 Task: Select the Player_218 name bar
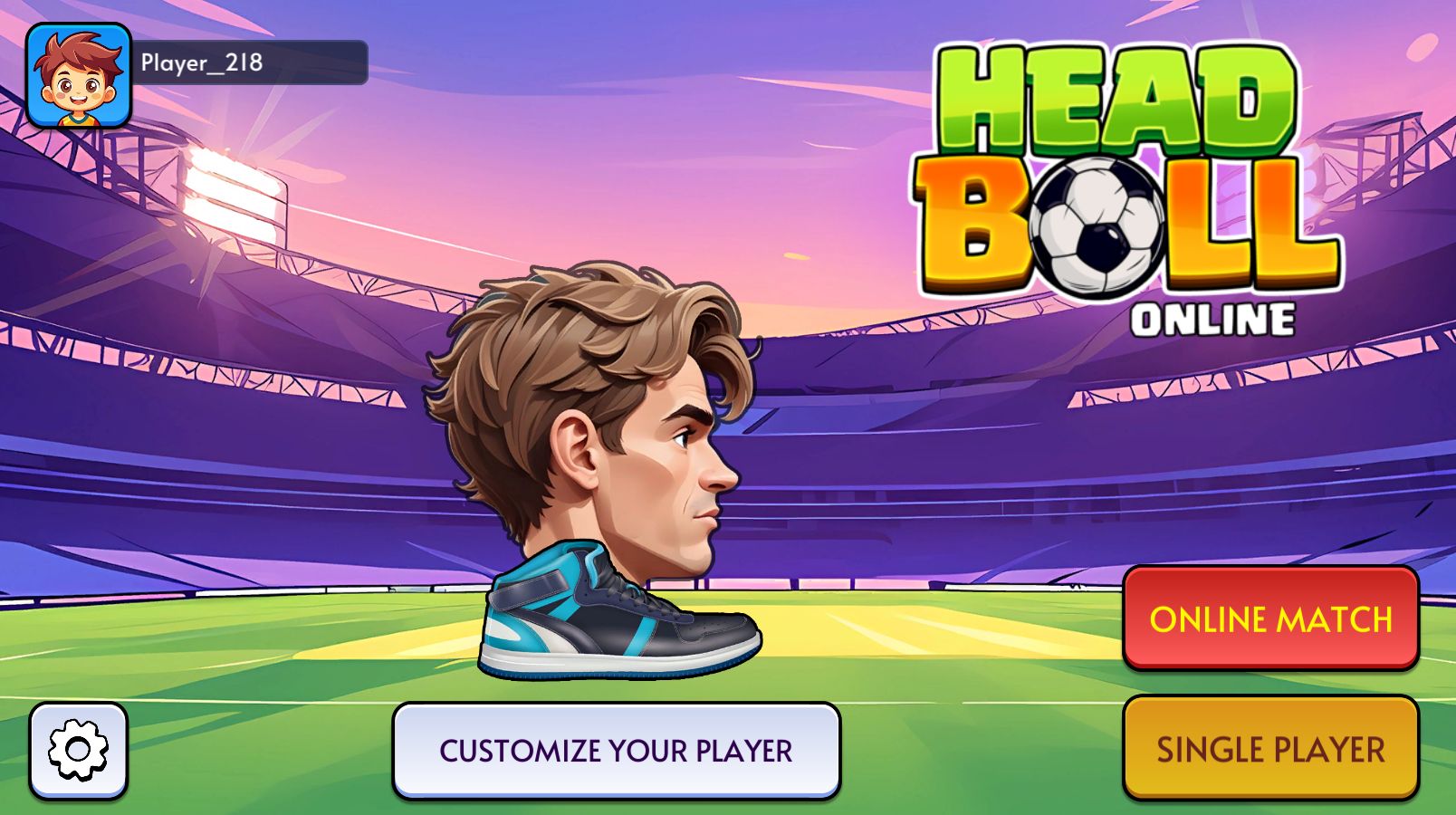tap(252, 62)
